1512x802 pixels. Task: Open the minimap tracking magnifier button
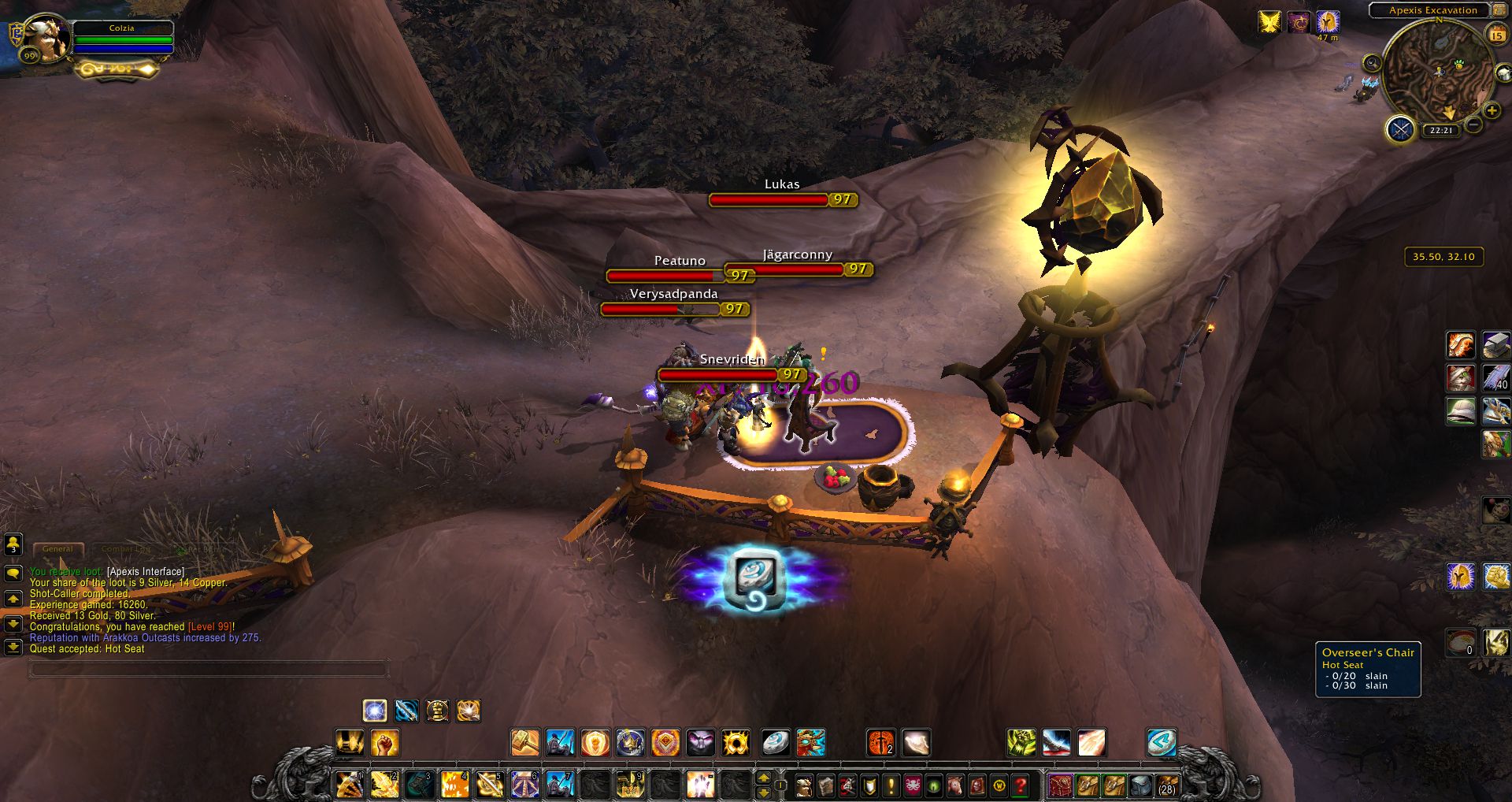click(x=1372, y=63)
